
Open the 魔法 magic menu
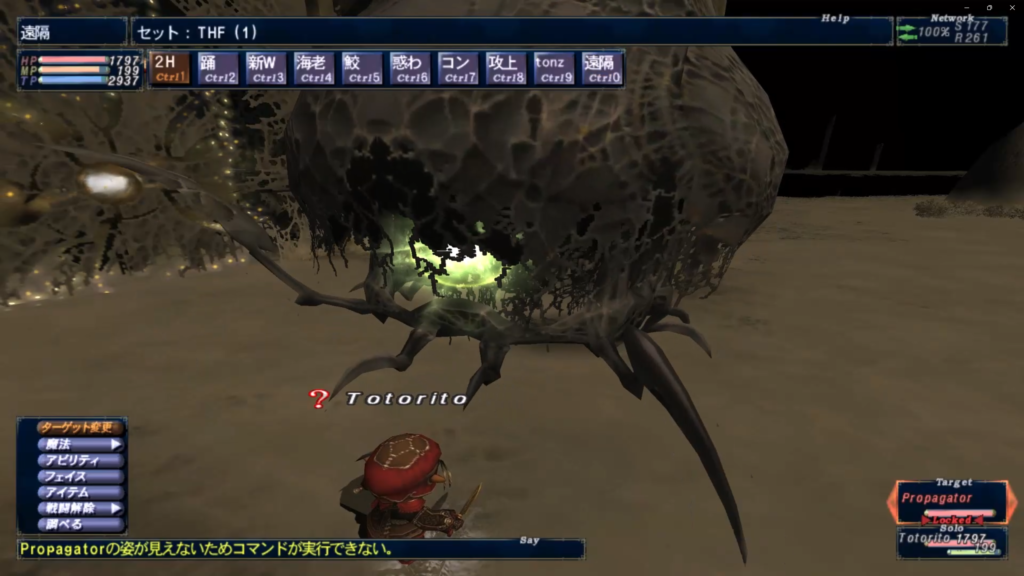(72, 444)
